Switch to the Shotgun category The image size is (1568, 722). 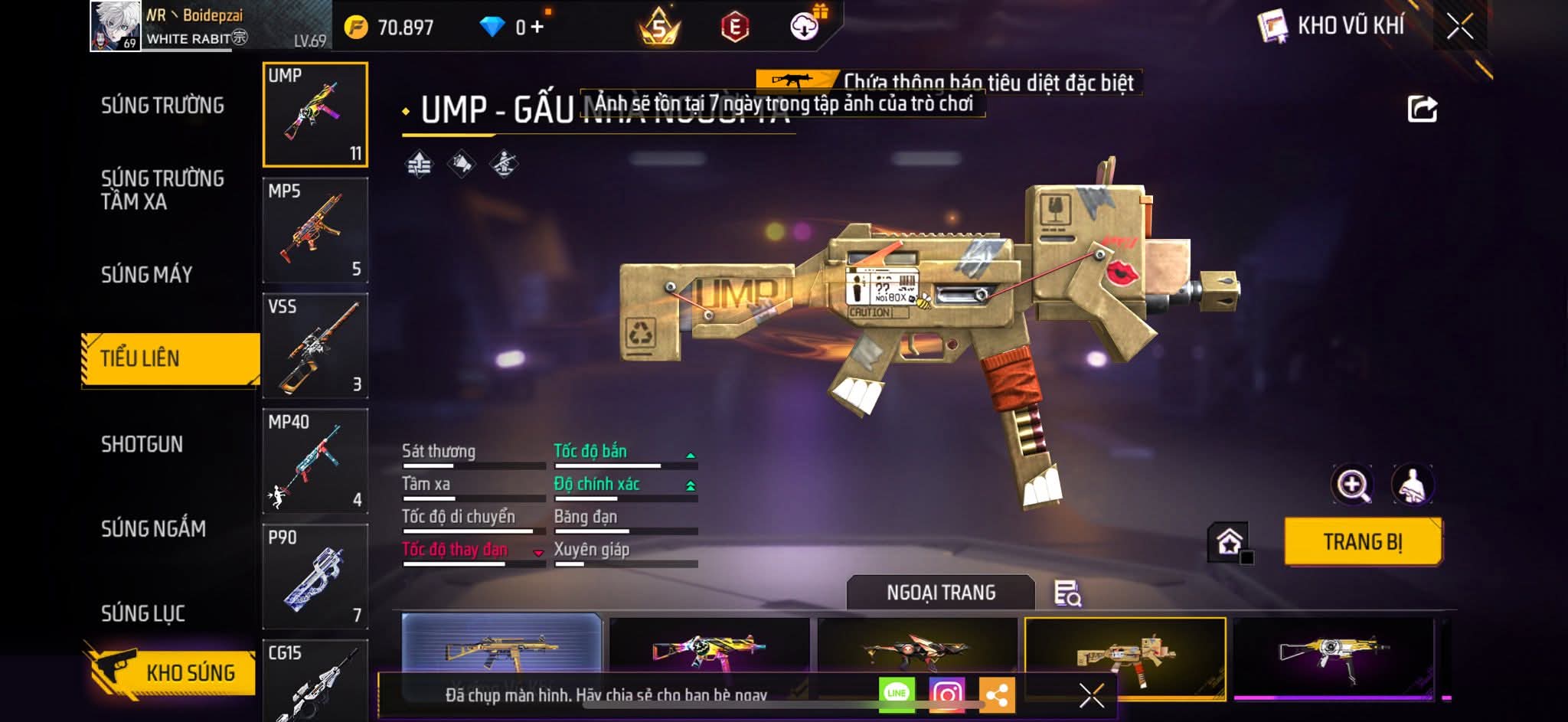(142, 445)
